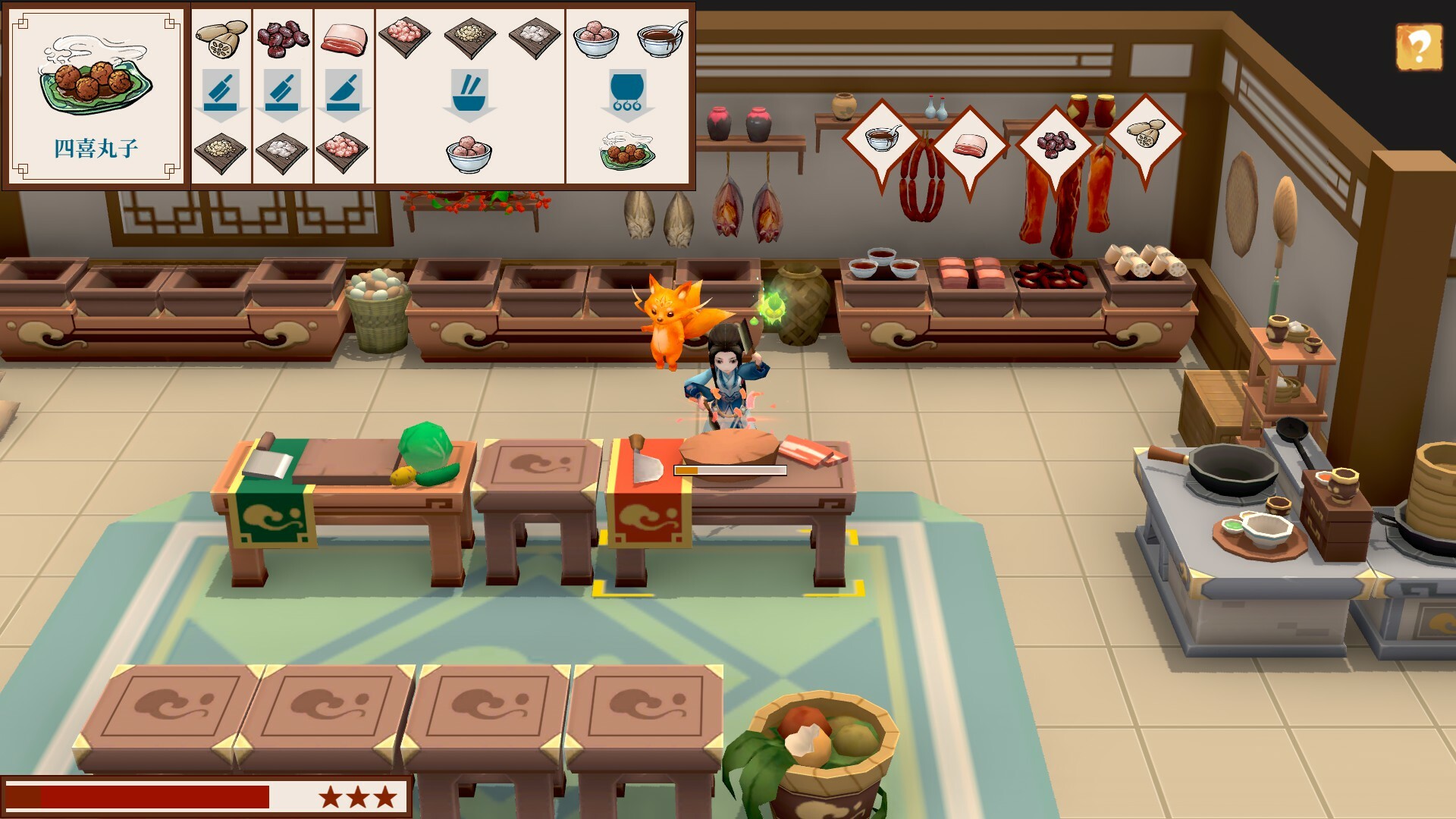The width and height of the screenshot is (1456, 819).
Task: Click the red dates diamond marker
Action: (1055, 144)
